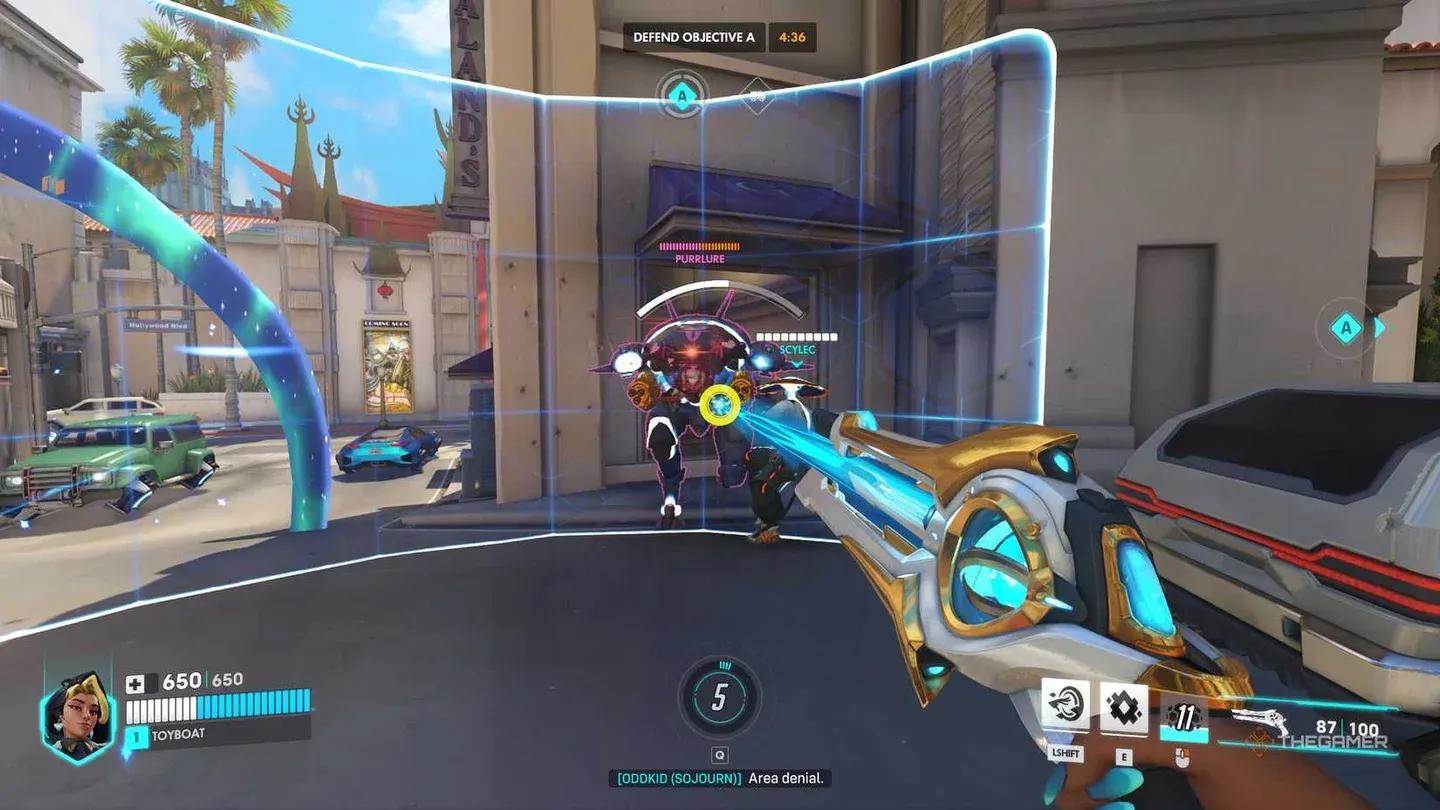
Task: Select the Objective A capture progress icon
Action: point(682,97)
